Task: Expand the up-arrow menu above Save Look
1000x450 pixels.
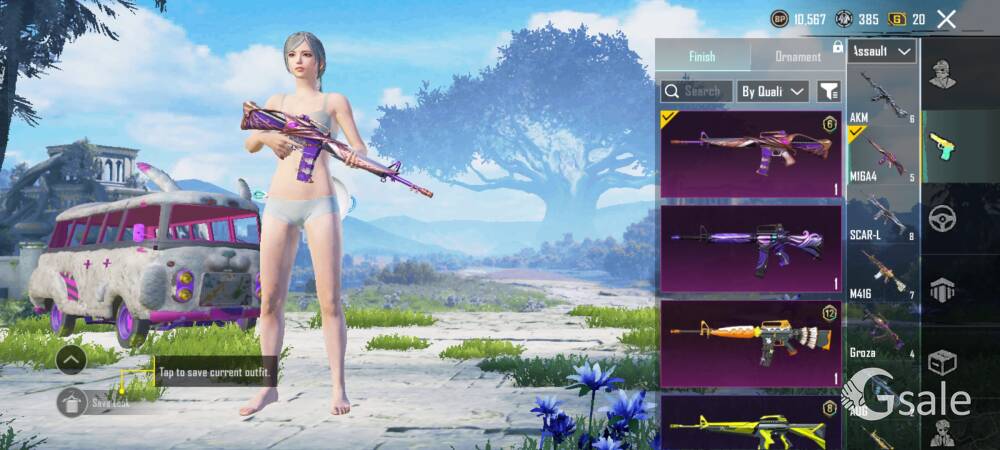Action: coord(70,358)
